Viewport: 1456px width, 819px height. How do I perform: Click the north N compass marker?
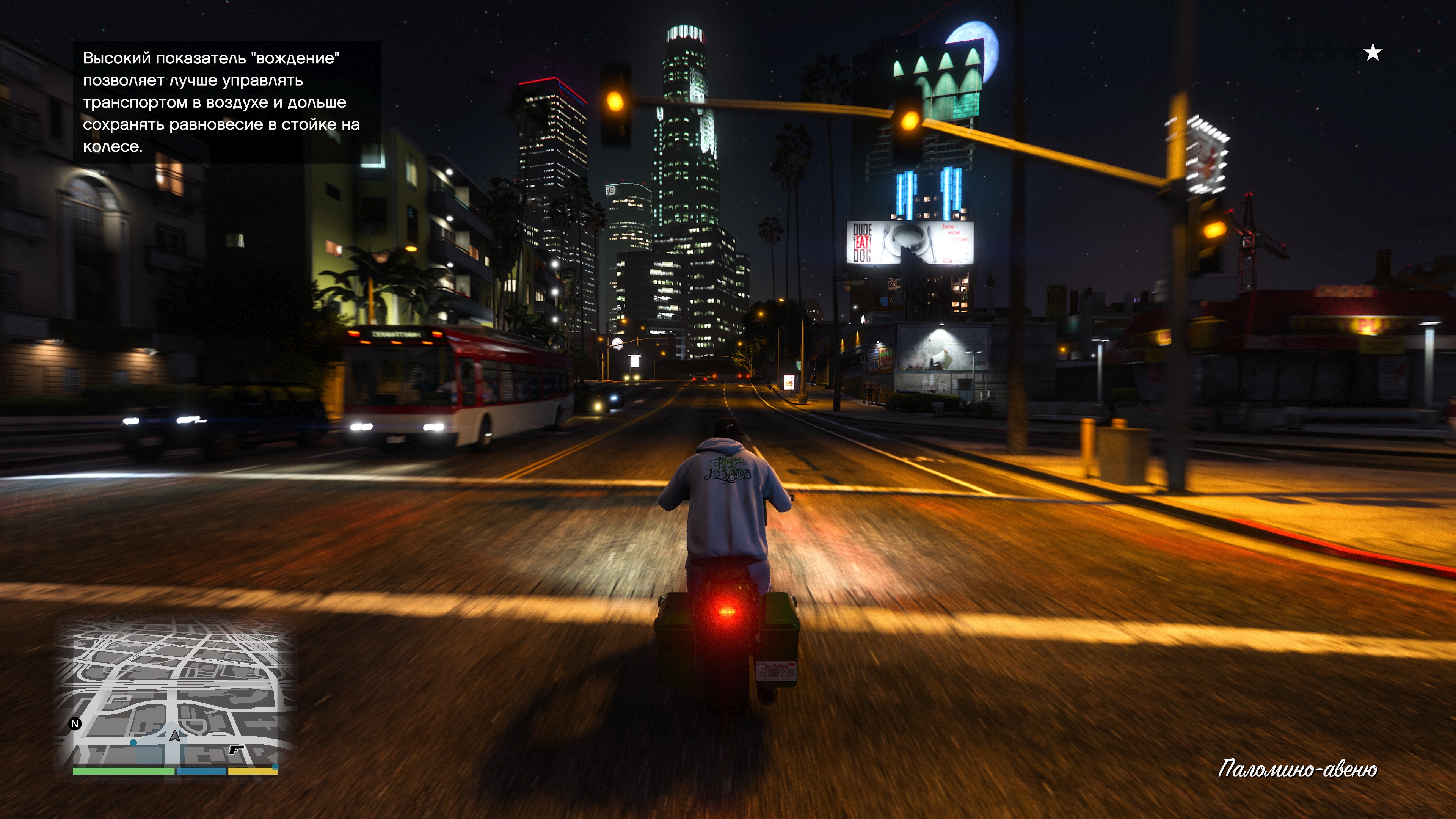[x=75, y=723]
